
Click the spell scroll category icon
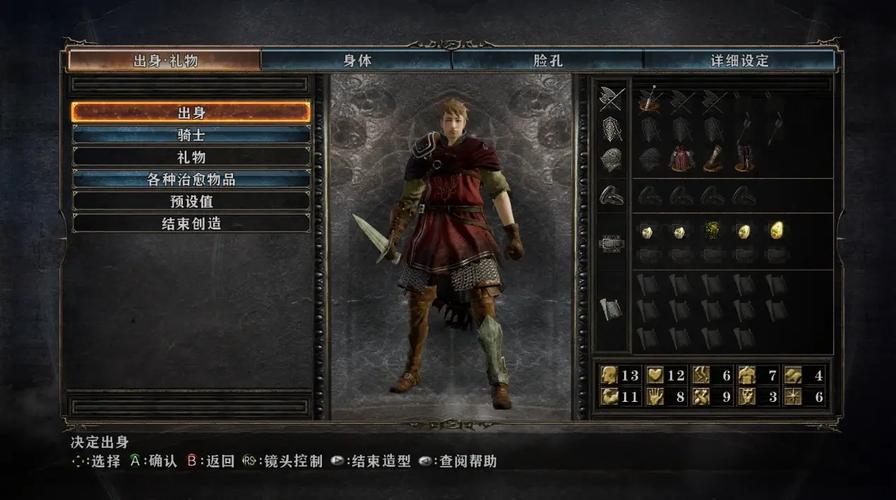[611, 309]
